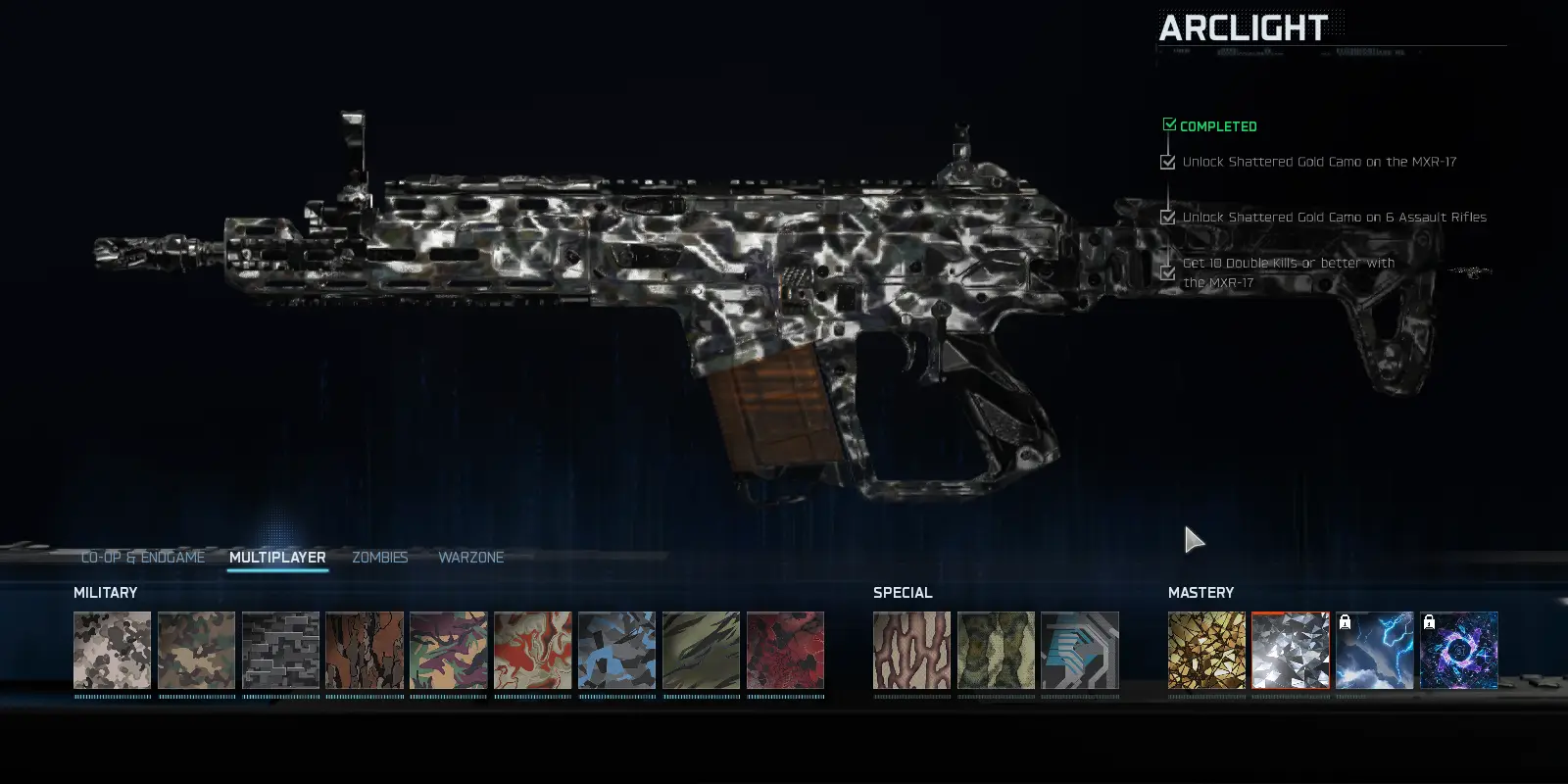Select the green woodland Military camo
The image size is (1568, 784).
(x=196, y=652)
